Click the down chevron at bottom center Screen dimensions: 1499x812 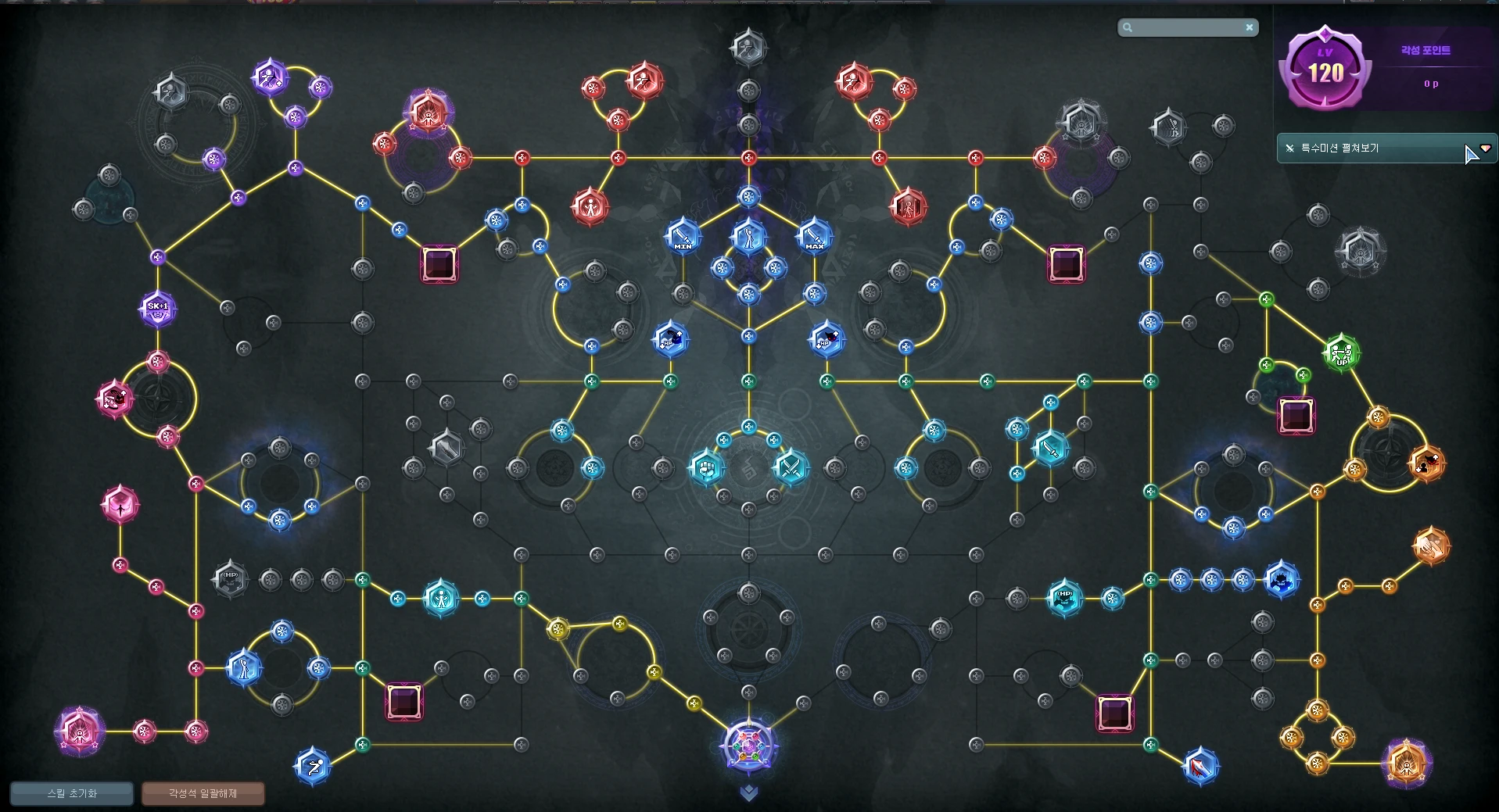point(748,793)
